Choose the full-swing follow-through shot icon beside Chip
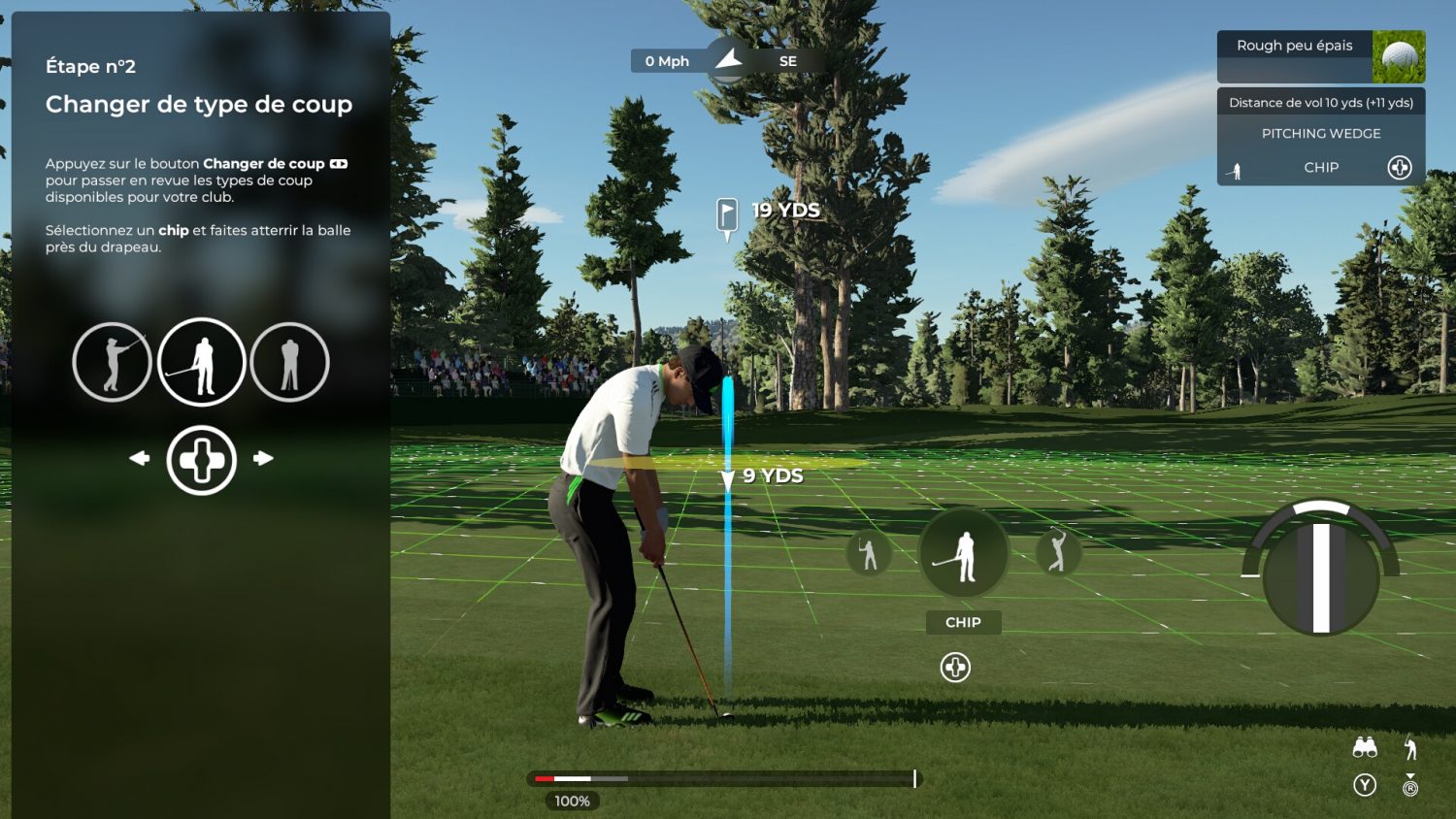The image size is (1456, 819). coord(1057,552)
